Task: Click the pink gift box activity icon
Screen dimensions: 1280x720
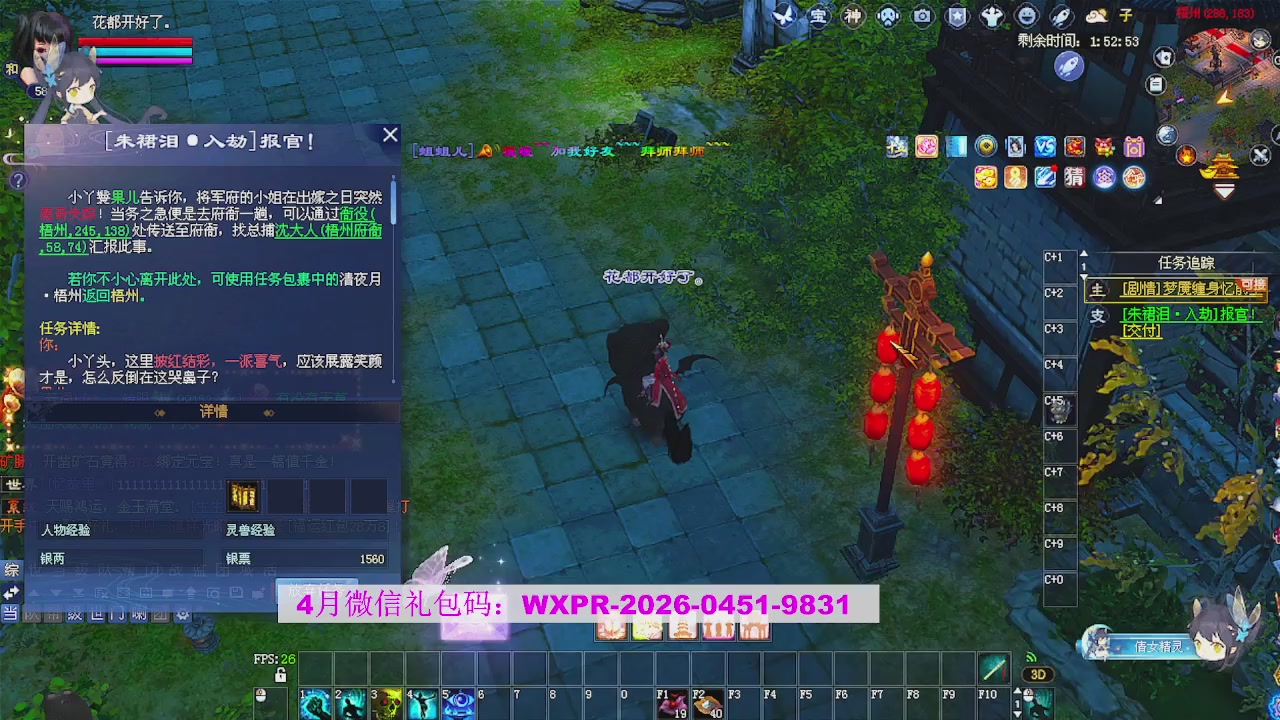Action: (1134, 147)
